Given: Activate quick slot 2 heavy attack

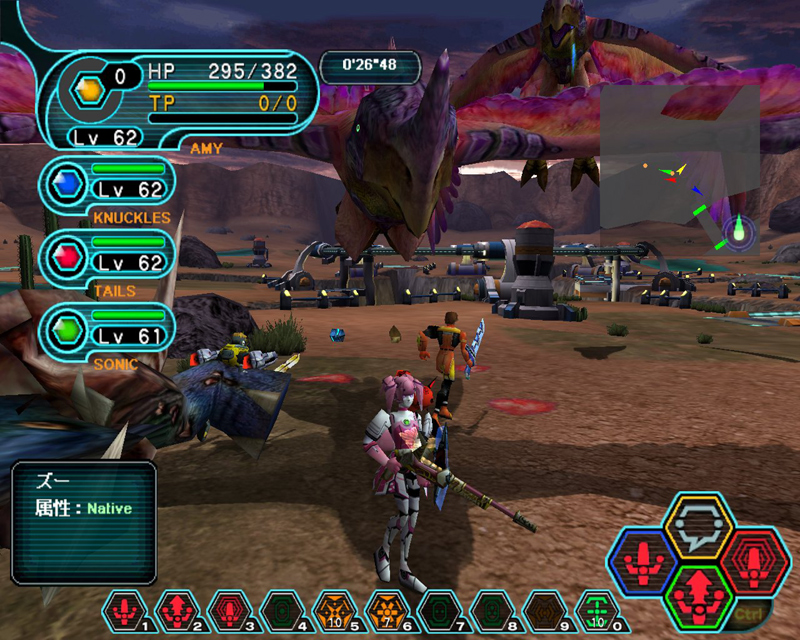Looking at the screenshot, I should pos(176,607).
